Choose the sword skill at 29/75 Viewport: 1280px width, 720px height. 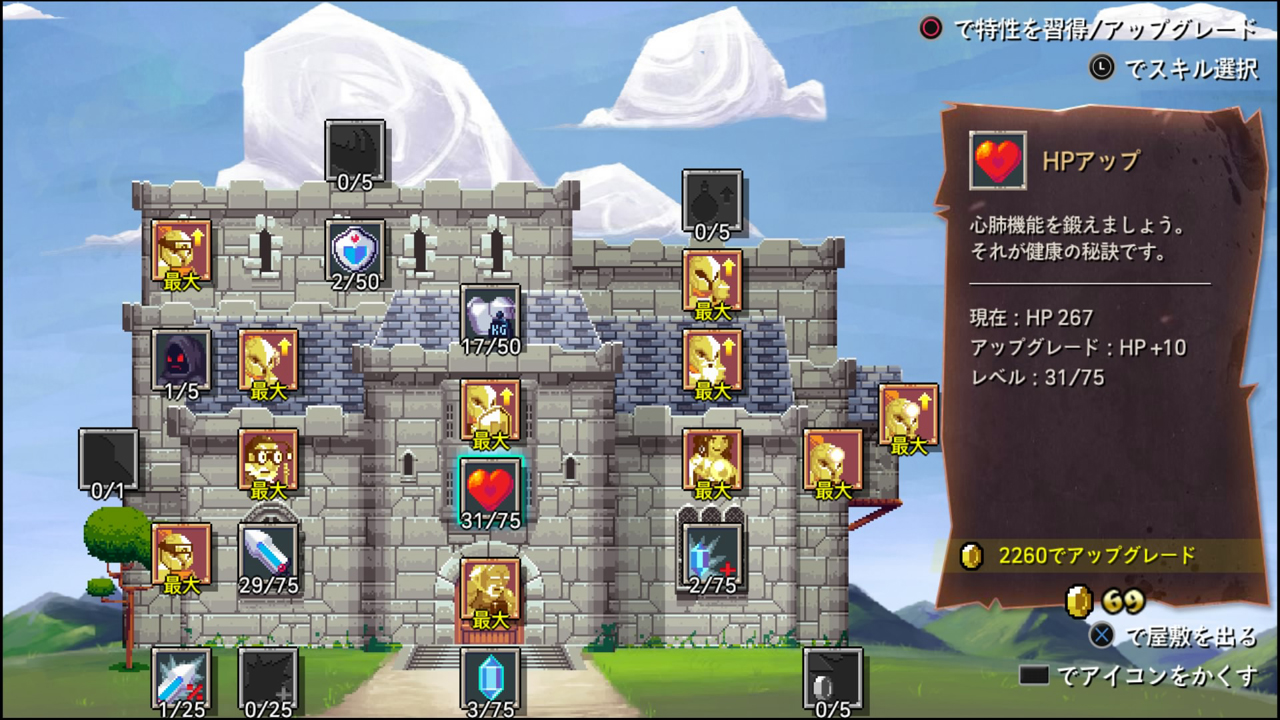coord(268,552)
